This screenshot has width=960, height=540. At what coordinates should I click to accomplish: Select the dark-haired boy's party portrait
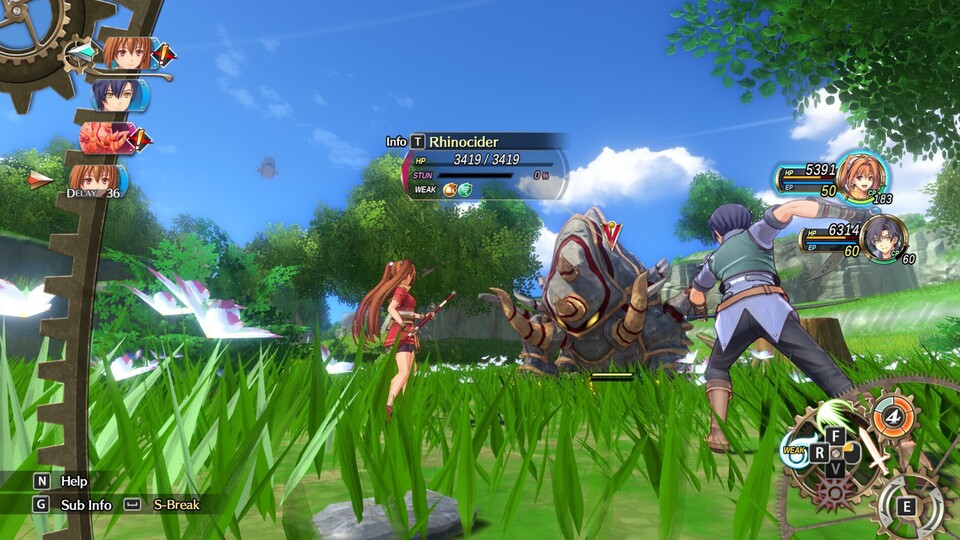point(884,237)
